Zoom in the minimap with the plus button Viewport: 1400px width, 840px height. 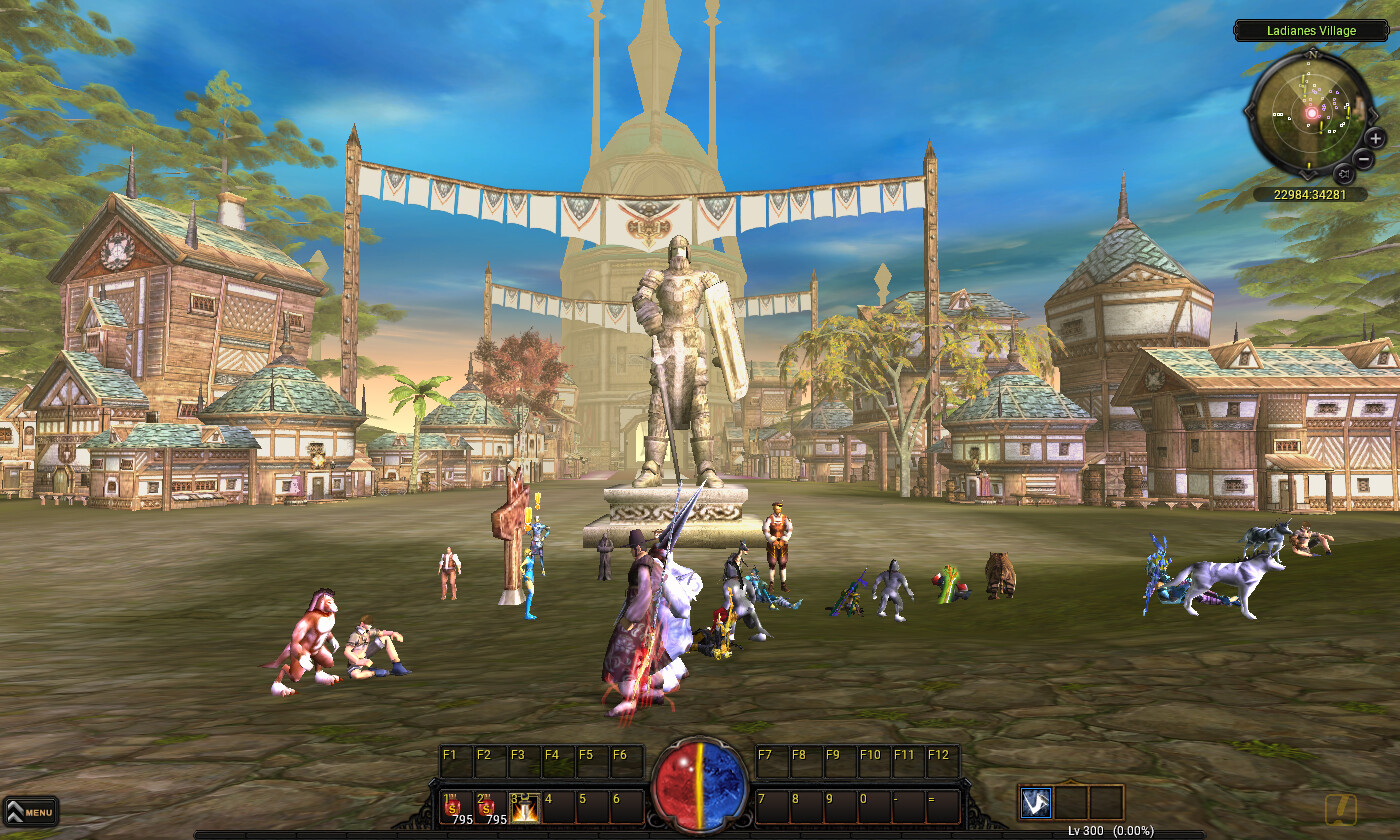click(x=1375, y=138)
